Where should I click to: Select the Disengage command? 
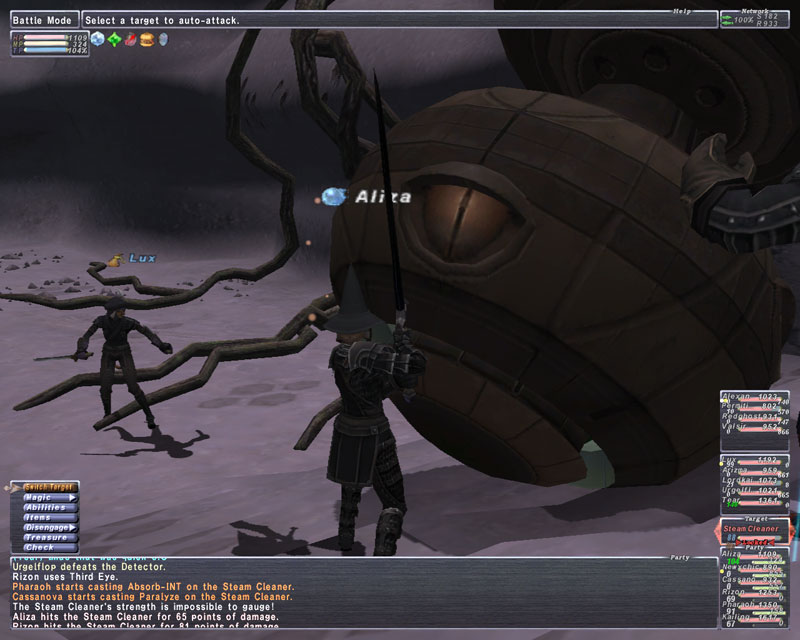click(48, 527)
